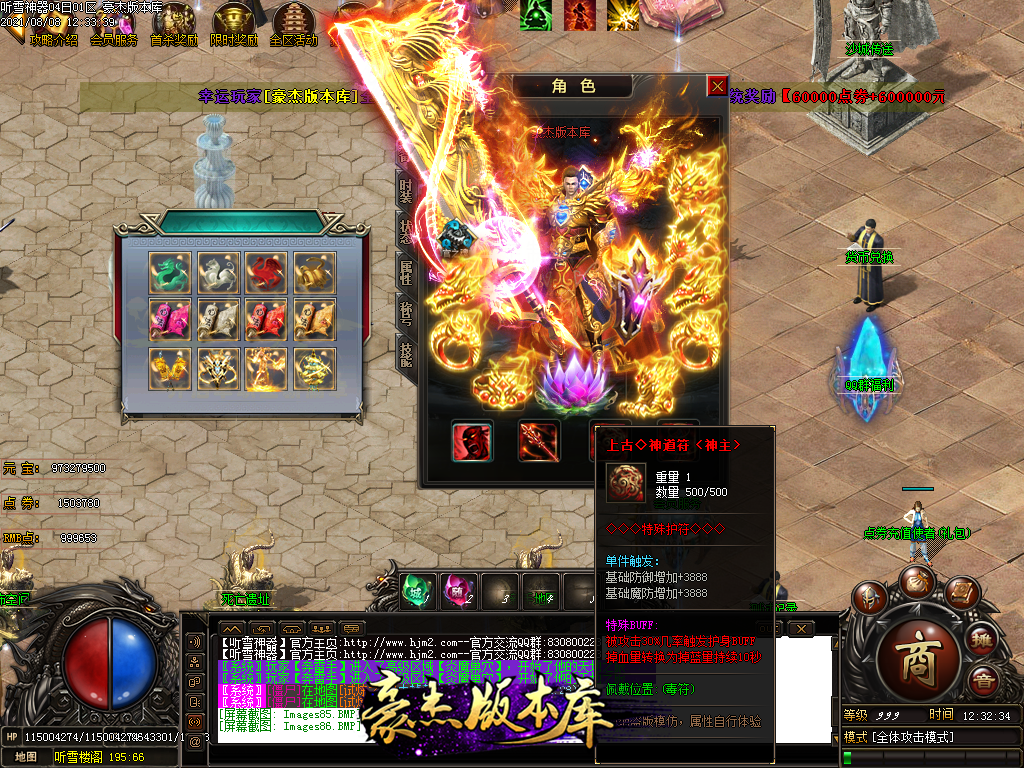The height and width of the screenshot is (768, 1024).
Task: Select the red phoenix item slot
Action: 265,272
